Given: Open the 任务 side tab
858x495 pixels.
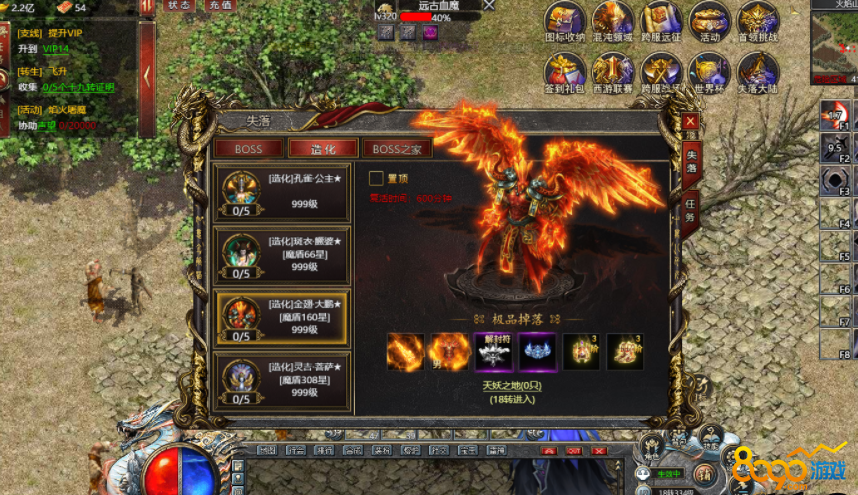Looking at the screenshot, I should click(690, 212).
